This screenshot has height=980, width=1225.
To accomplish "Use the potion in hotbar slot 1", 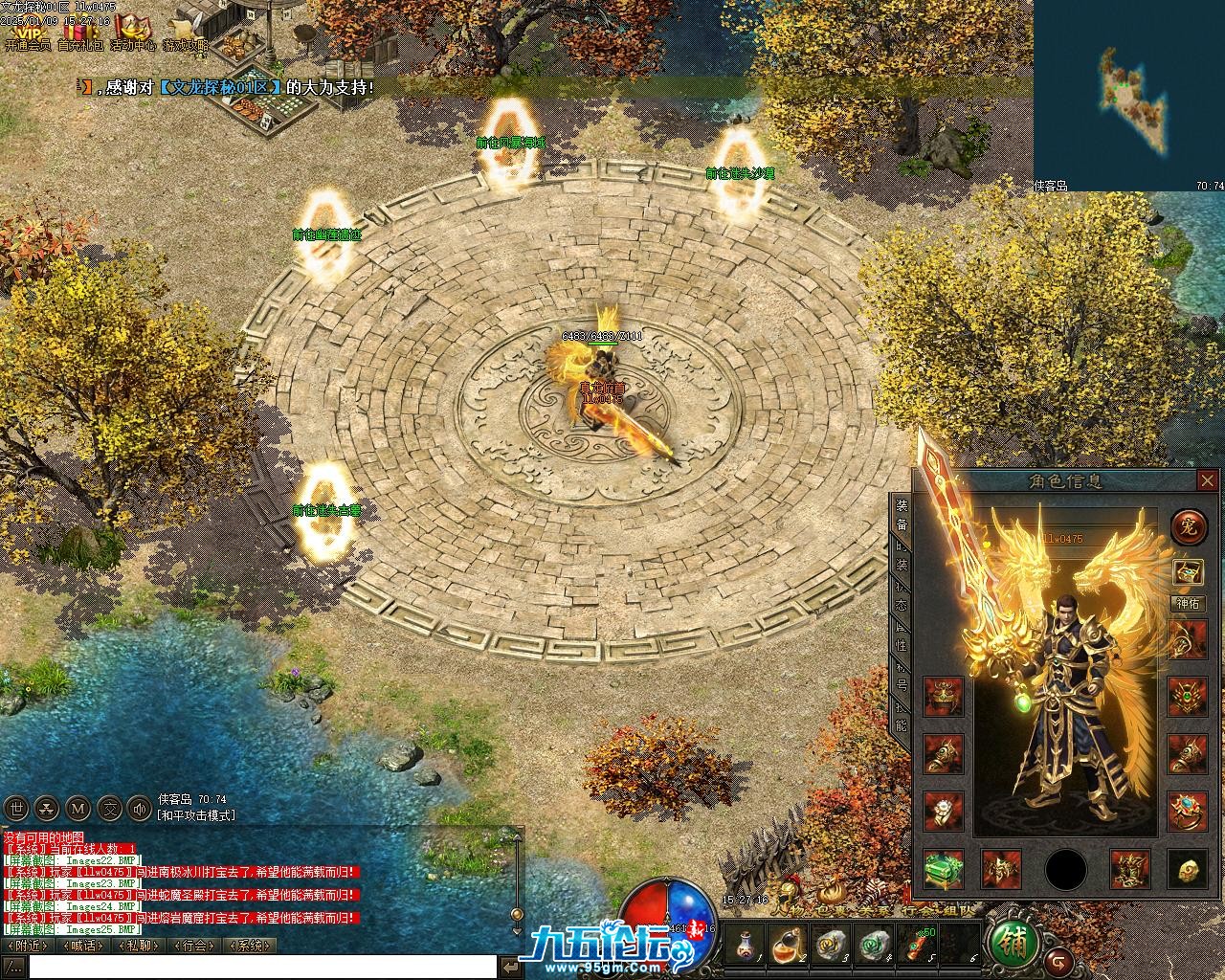I will [743, 946].
